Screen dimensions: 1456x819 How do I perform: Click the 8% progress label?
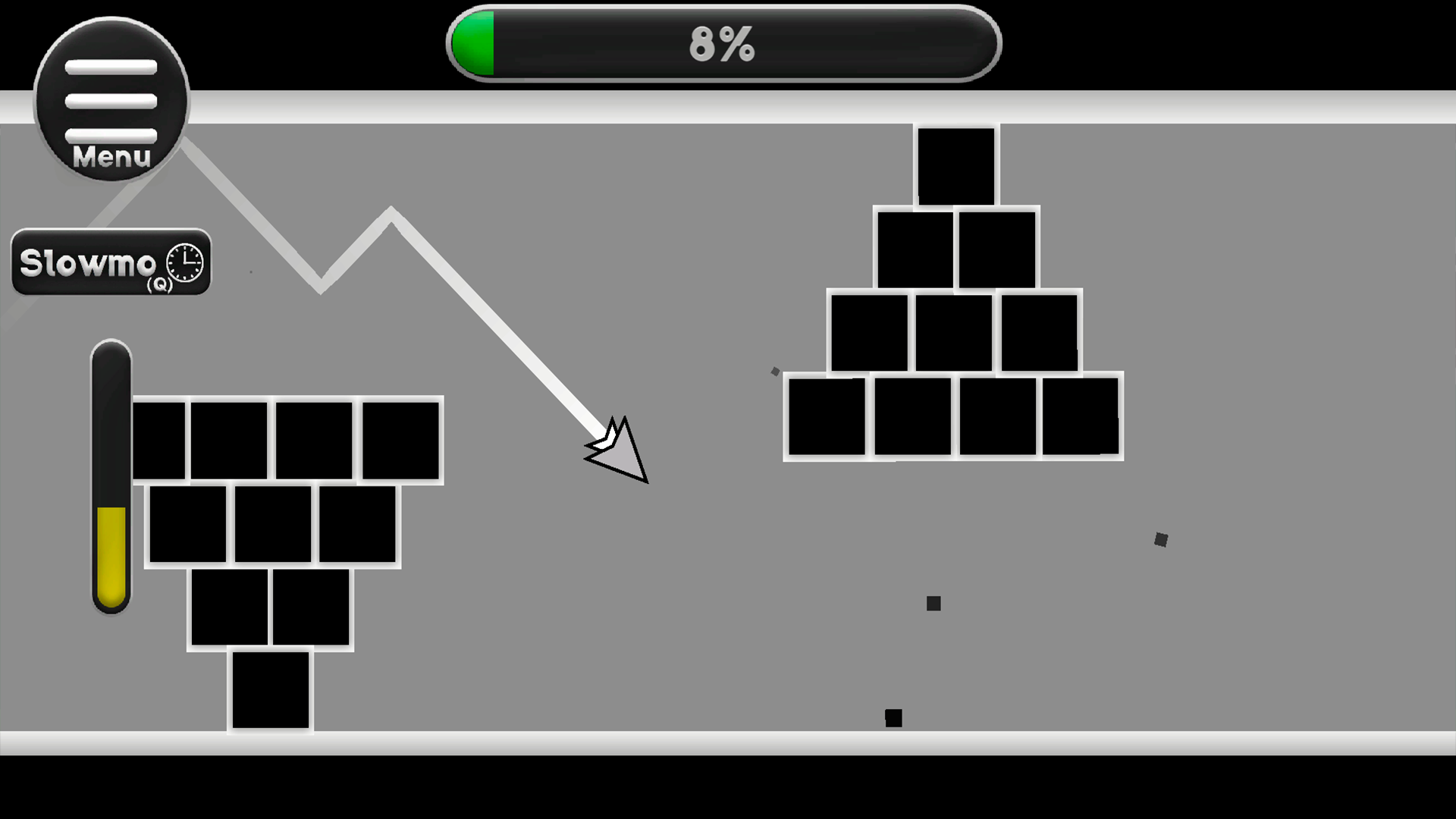pos(720,43)
